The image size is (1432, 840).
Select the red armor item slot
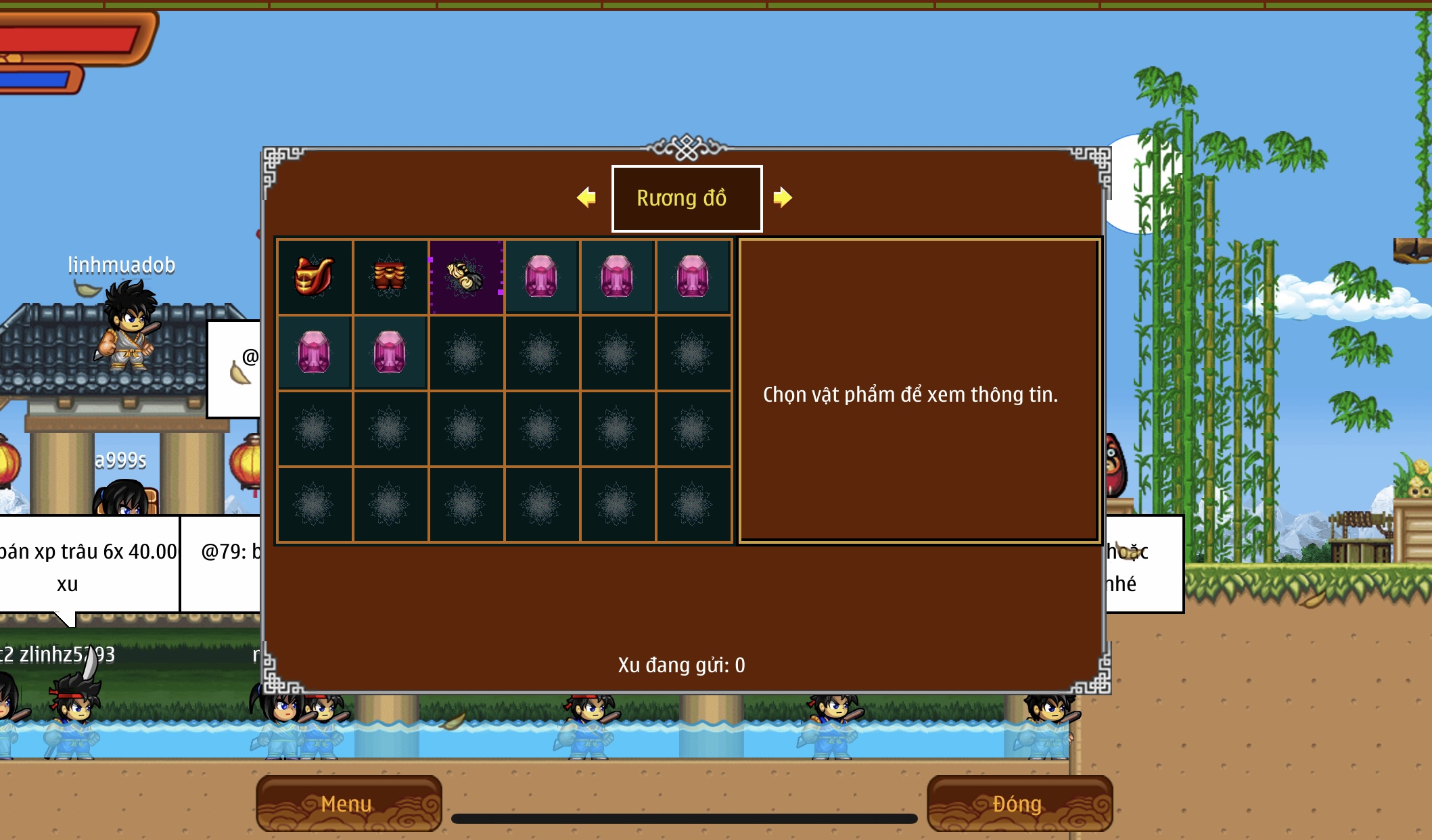click(x=390, y=277)
